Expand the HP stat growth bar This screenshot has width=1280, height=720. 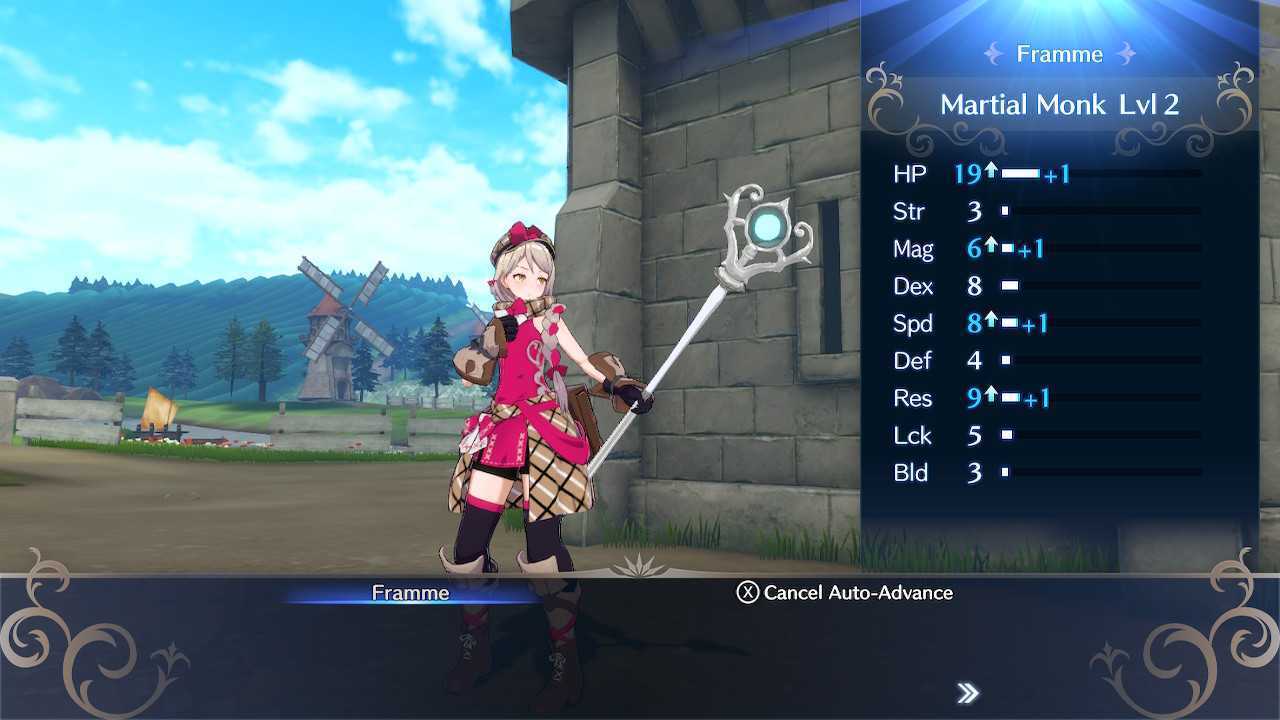tap(1022, 172)
